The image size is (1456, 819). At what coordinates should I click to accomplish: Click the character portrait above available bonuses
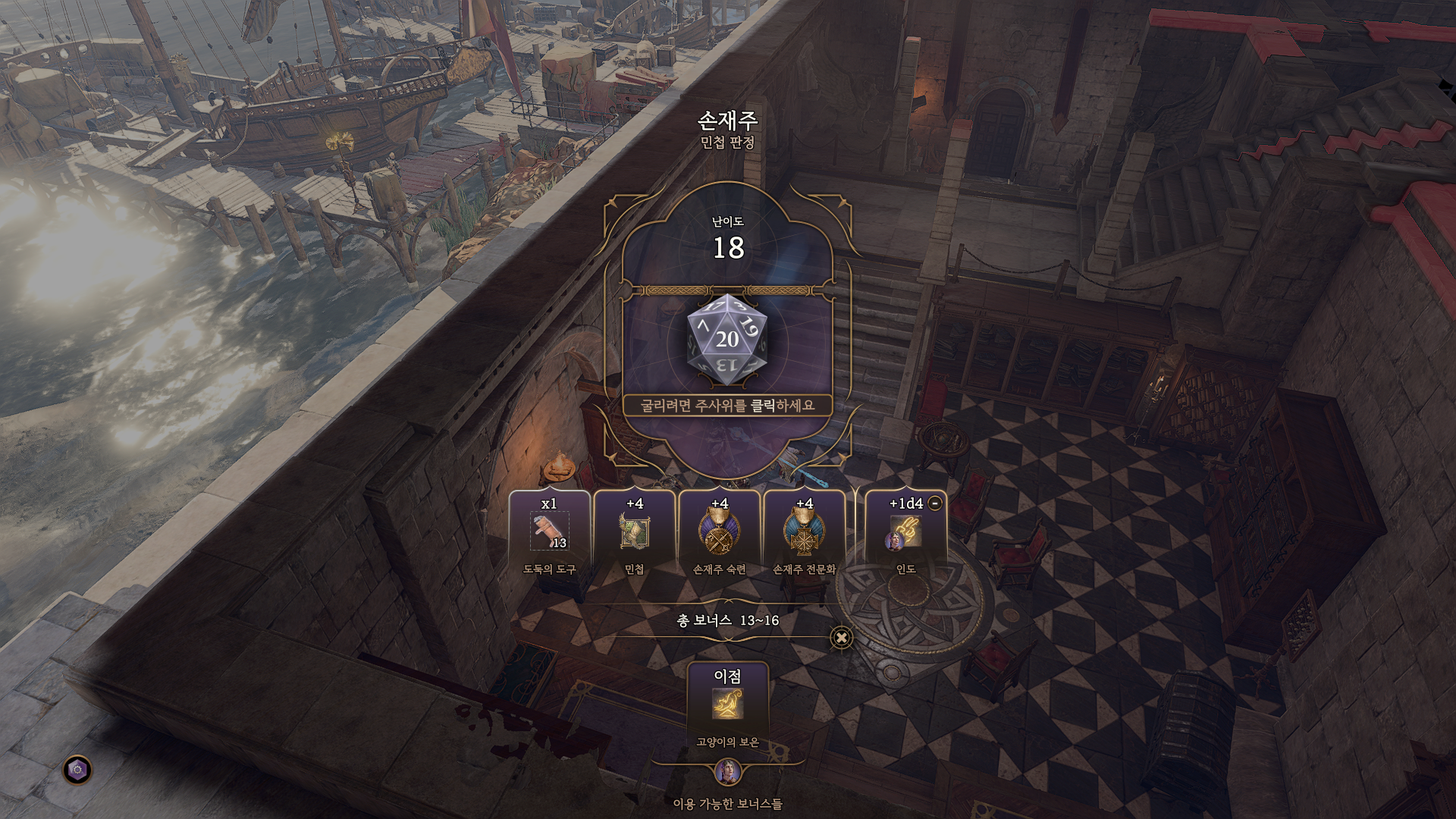pyautogui.click(x=727, y=773)
